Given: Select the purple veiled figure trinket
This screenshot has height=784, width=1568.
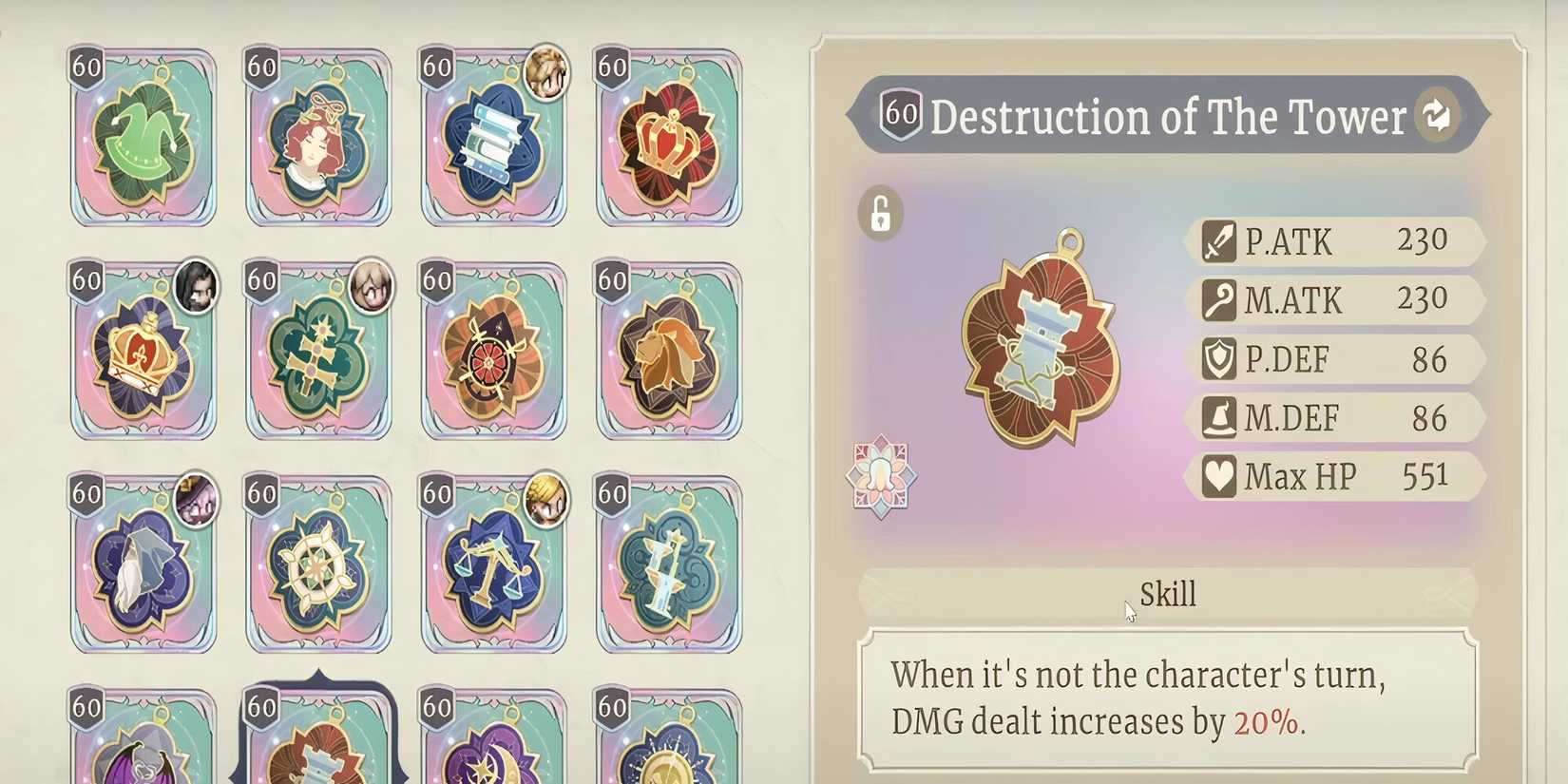Looking at the screenshot, I should [x=143, y=565].
